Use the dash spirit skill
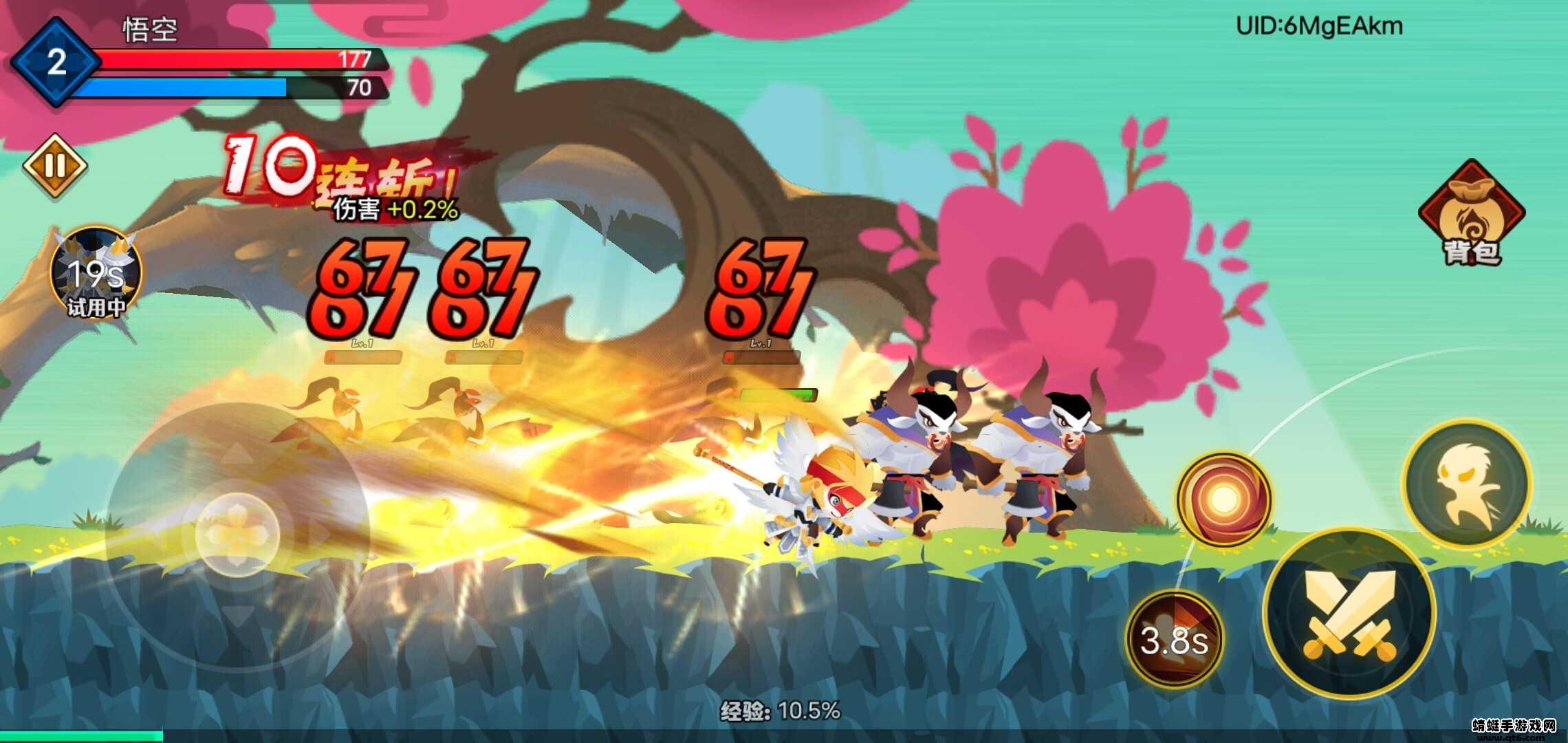The image size is (1568, 743). (x=1467, y=483)
